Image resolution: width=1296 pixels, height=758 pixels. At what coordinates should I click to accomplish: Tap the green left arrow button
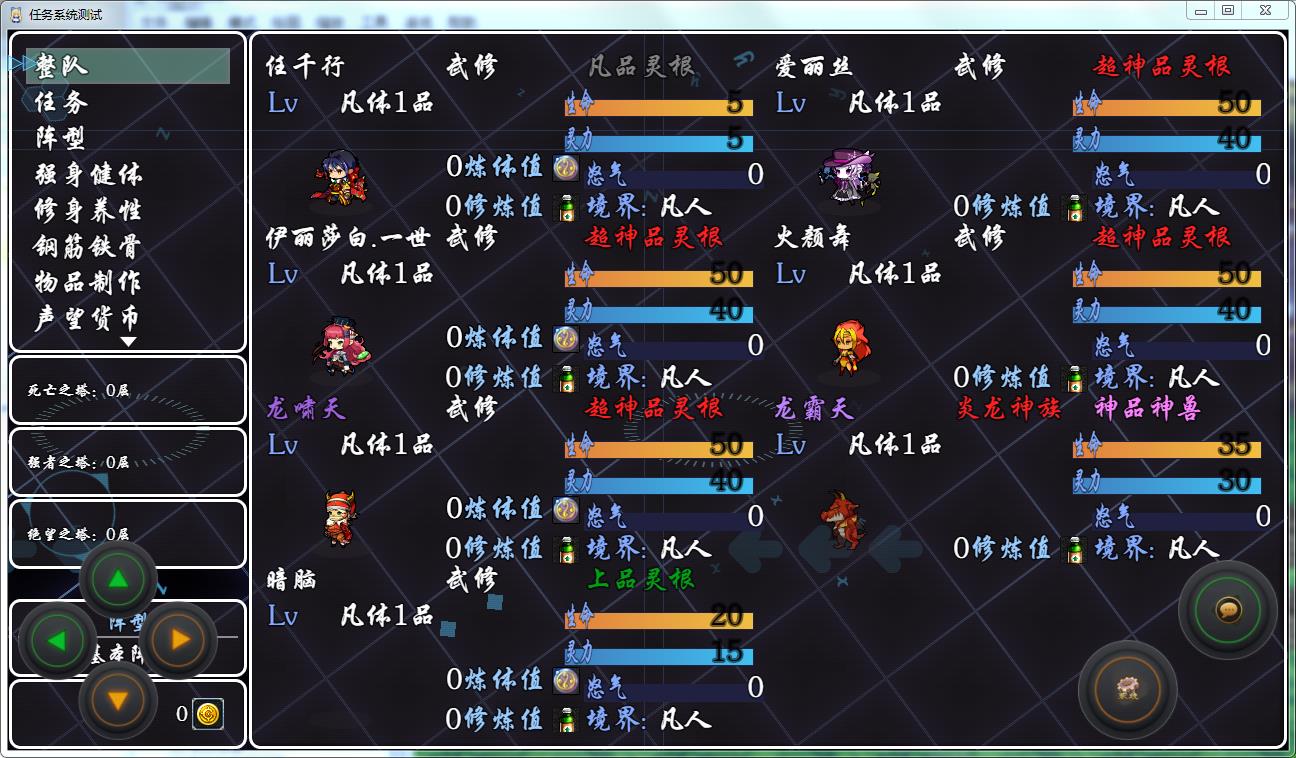click(57, 640)
